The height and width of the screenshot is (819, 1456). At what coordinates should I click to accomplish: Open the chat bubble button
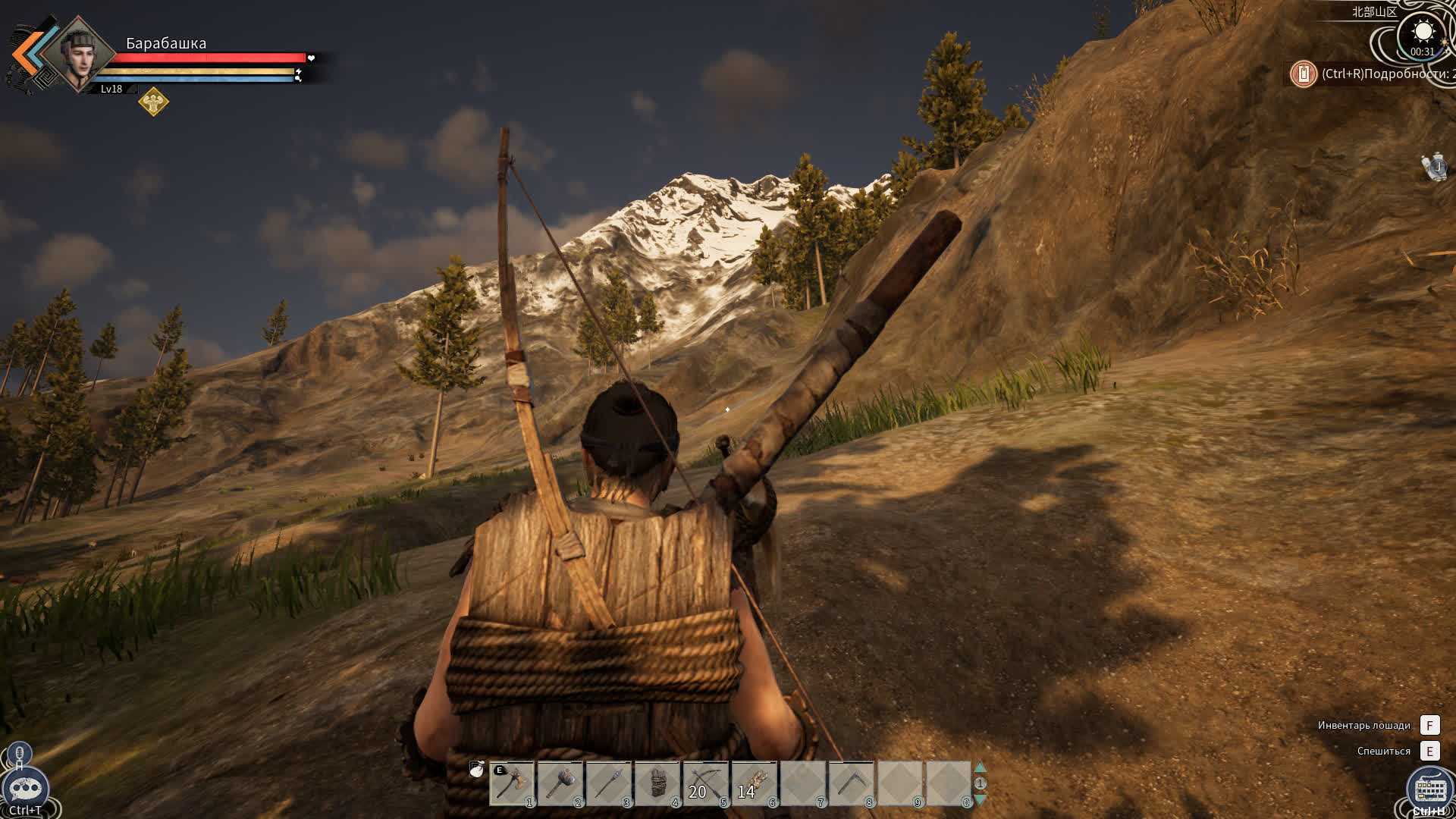(25, 788)
